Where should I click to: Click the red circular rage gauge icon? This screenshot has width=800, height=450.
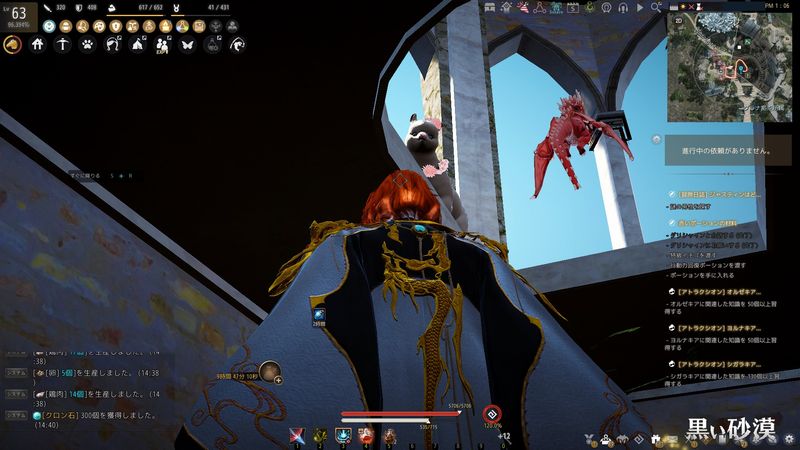(x=491, y=413)
